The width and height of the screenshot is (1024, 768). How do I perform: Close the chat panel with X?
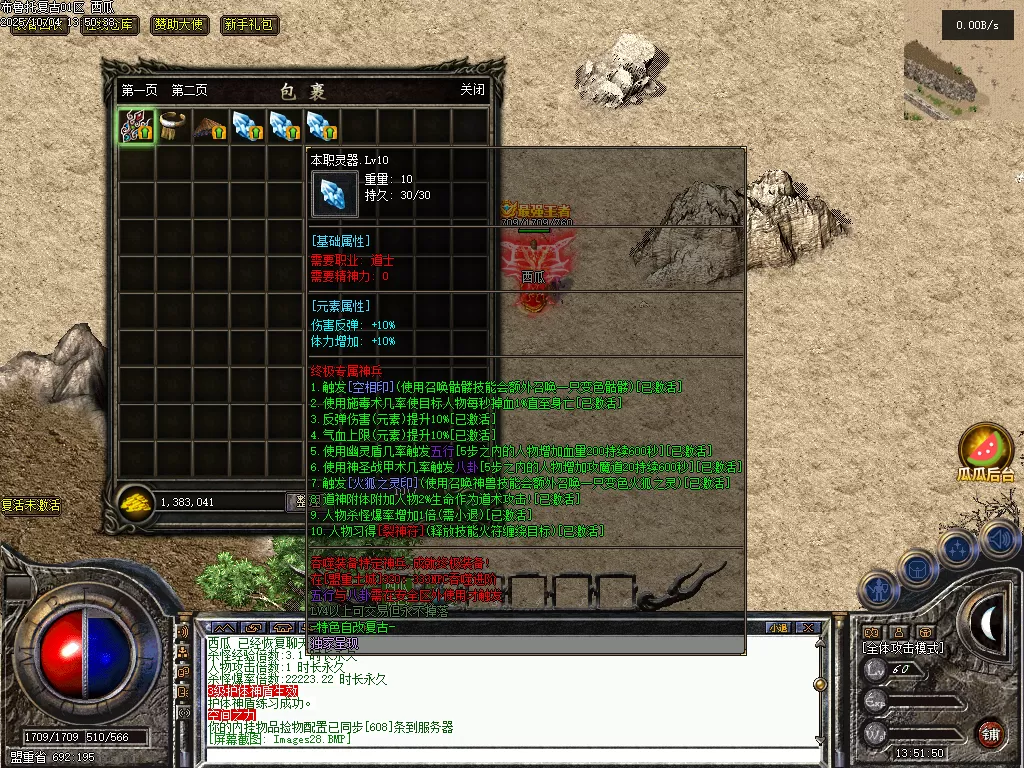pyautogui.click(x=810, y=628)
